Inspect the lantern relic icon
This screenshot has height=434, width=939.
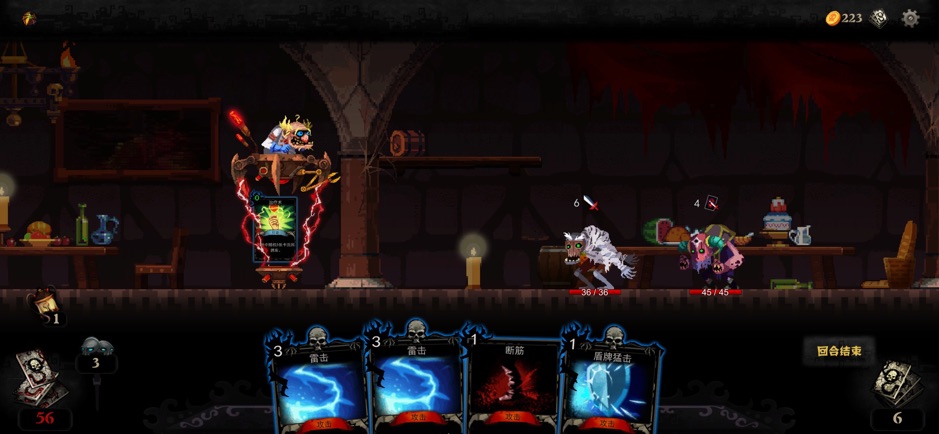[x=44, y=303]
